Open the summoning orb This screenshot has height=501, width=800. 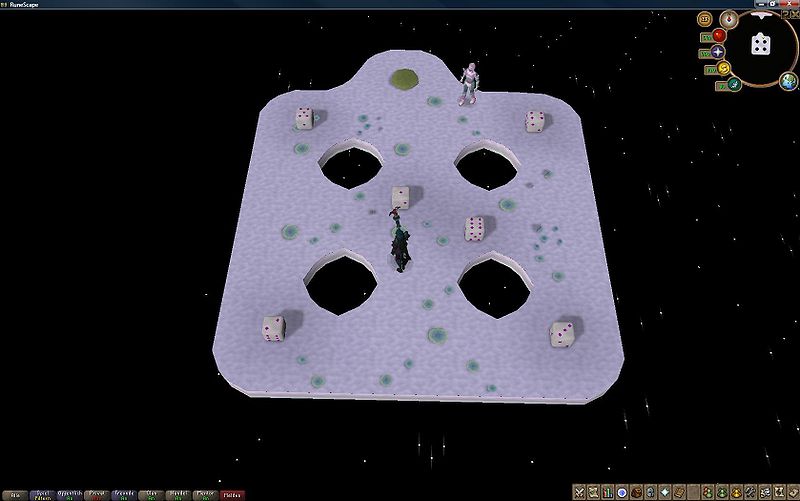coord(732,85)
